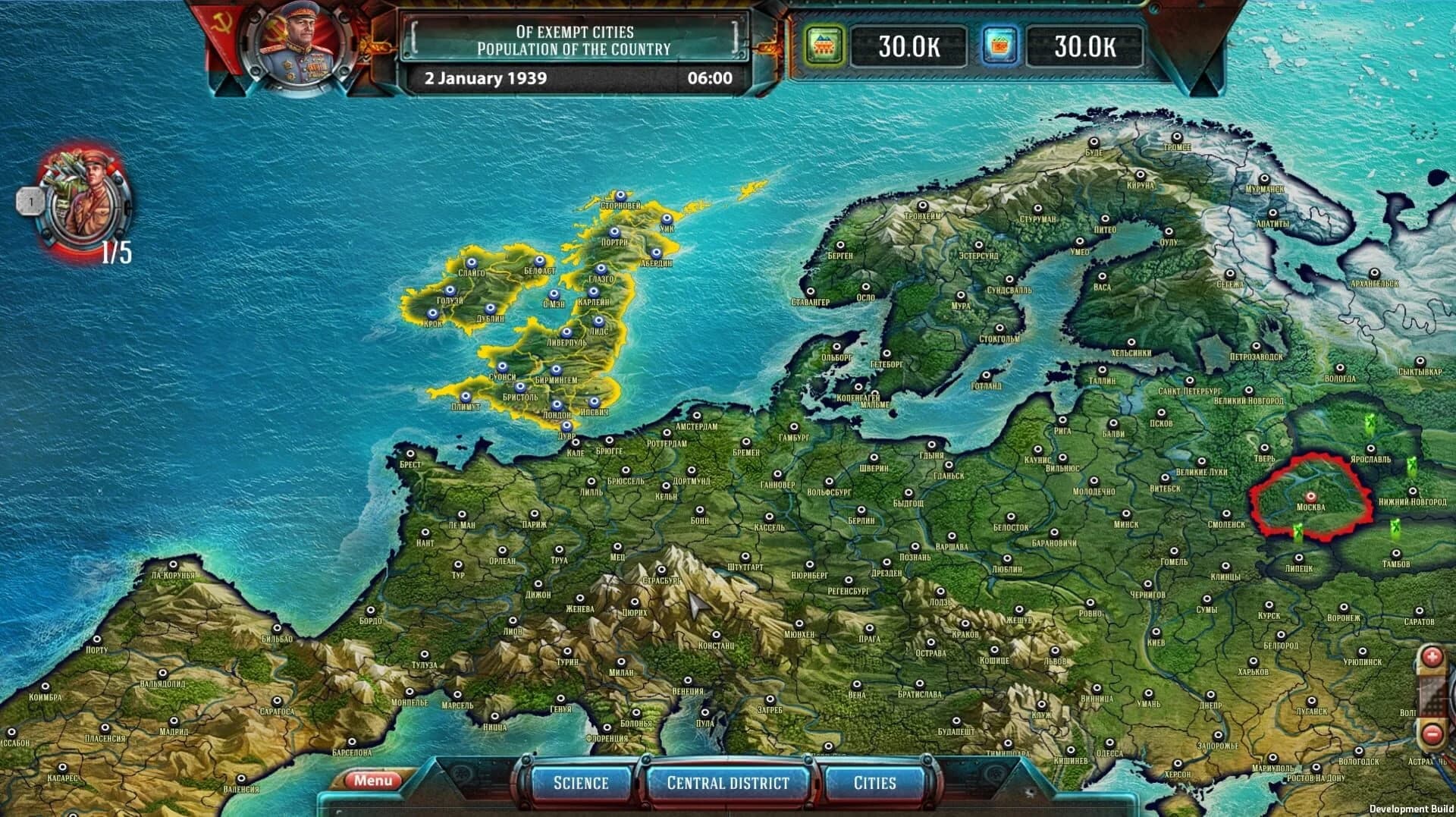Click the green 30.0K resource counter
Viewport: 1456px width, 817px height.
tap(908, 46)
